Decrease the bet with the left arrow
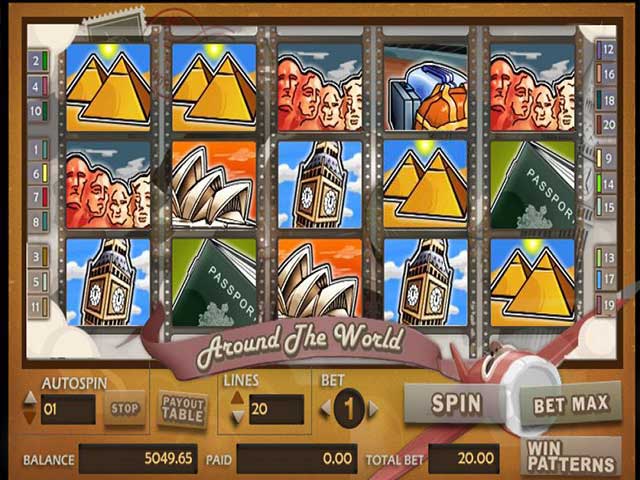Viewport: 640px width, 480px height. pos(324,408)
